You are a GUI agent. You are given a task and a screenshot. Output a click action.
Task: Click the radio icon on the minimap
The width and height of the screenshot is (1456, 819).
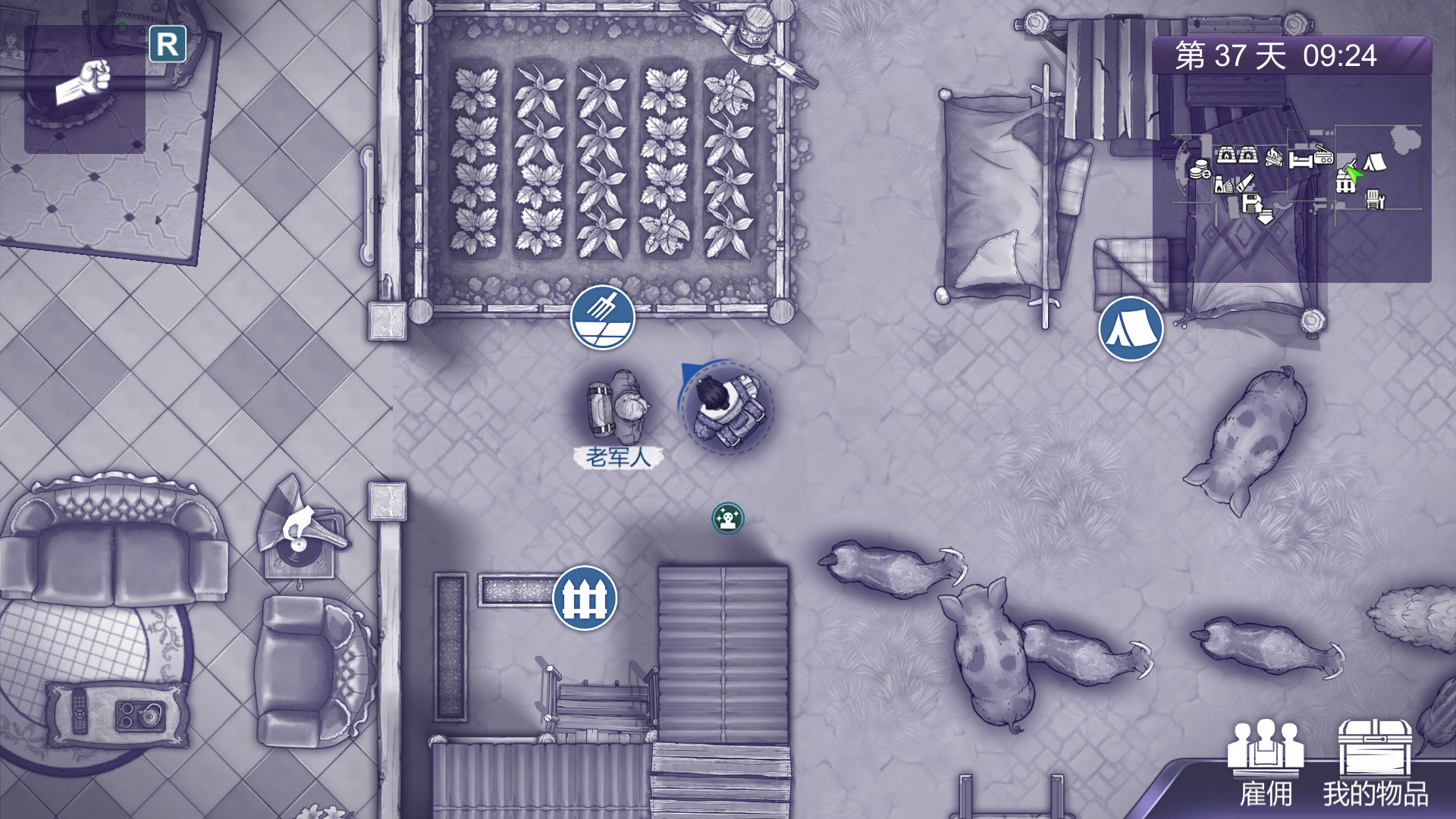click(1324, 158)
